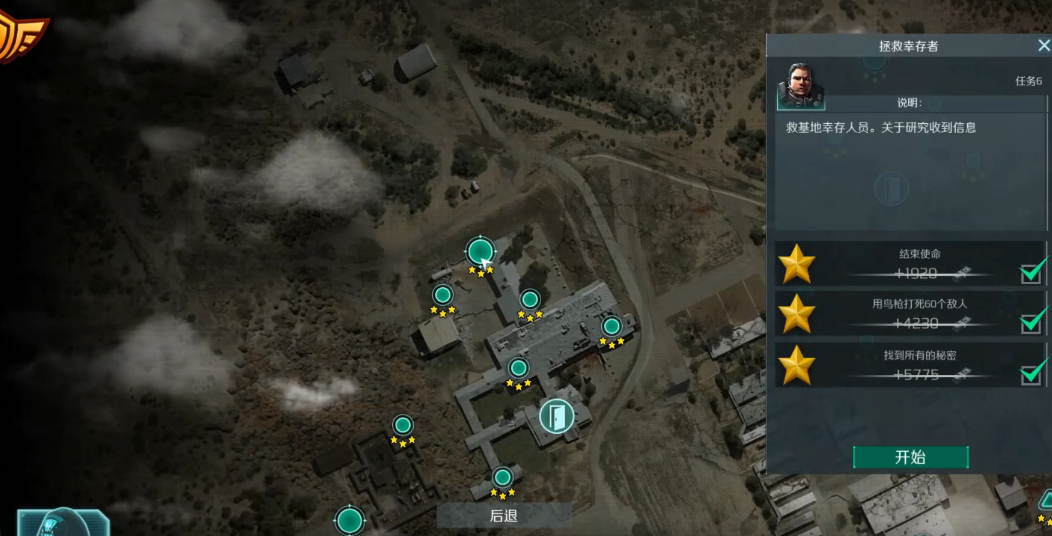Image resolution: width=1052 pixels, height=536 pixels.
Task: Open the helmet panel icon
Action: (x=62, y=522)
